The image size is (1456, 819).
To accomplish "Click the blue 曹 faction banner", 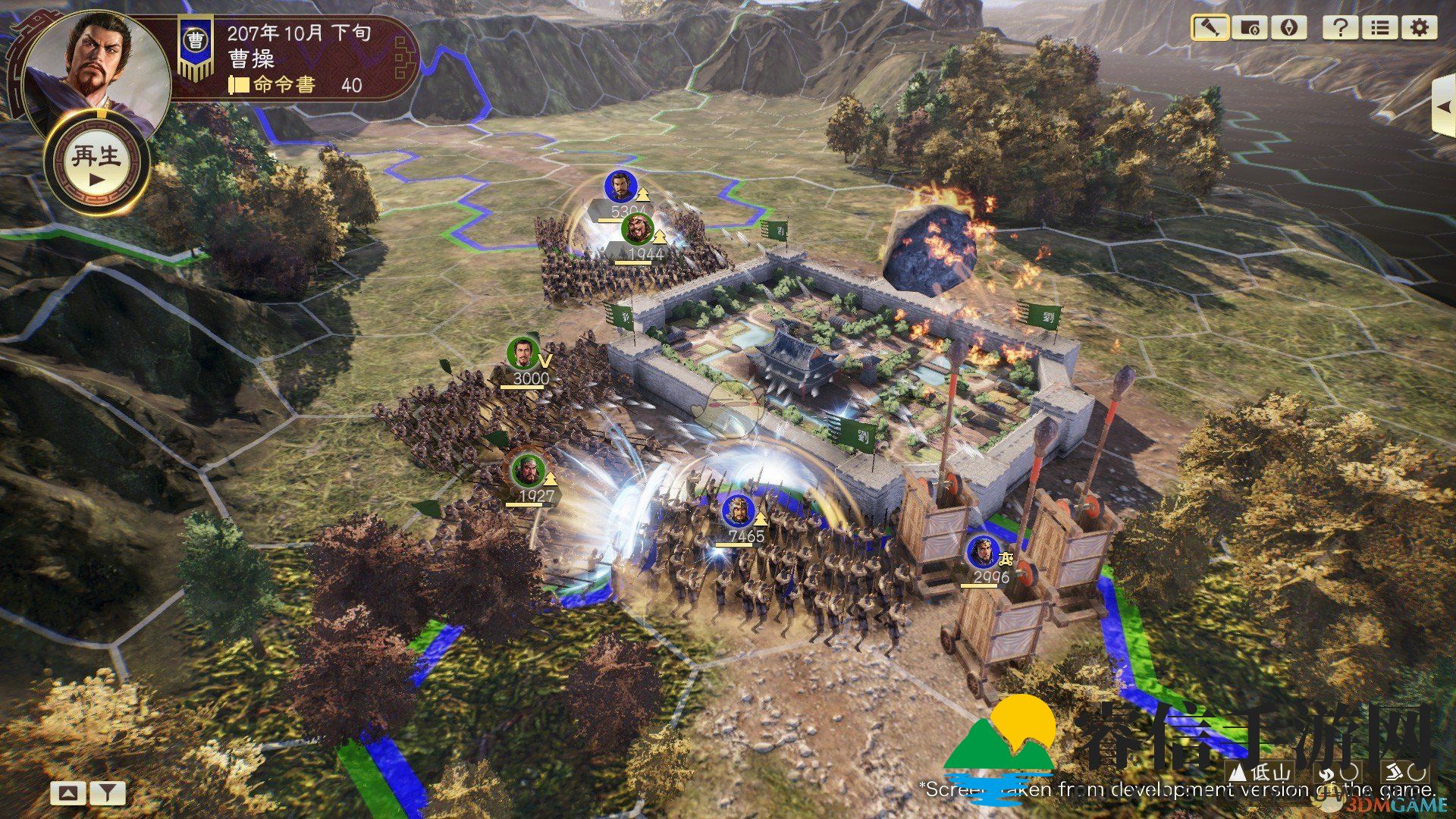I will pyautogui.click(x=196, y=47).
